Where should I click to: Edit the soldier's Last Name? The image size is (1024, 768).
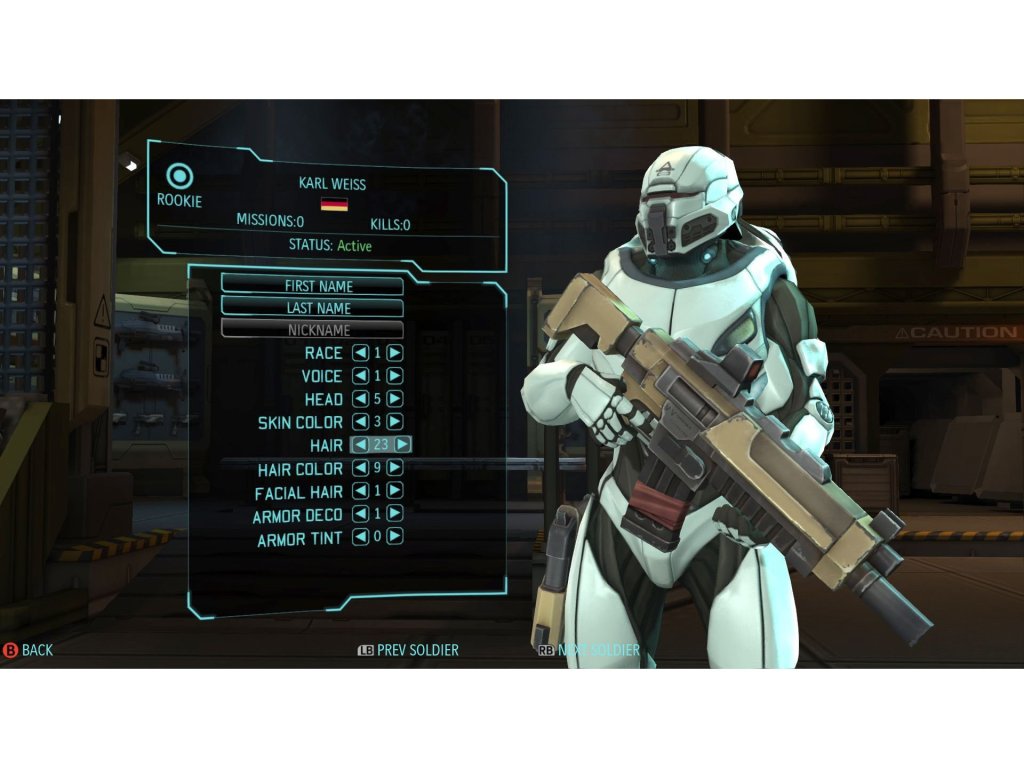(x=312, y=308)
